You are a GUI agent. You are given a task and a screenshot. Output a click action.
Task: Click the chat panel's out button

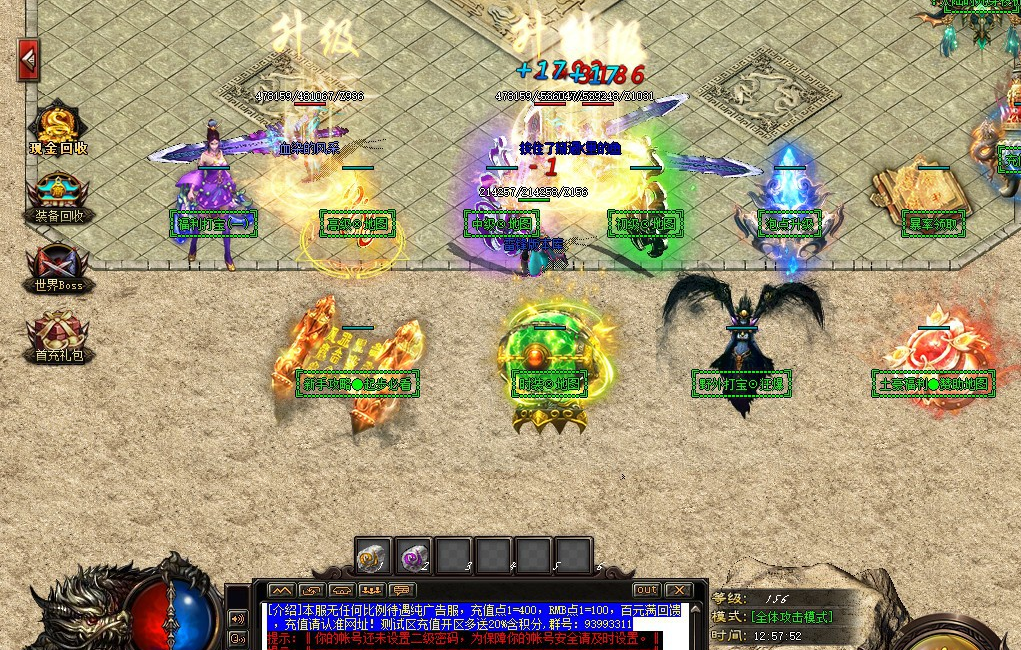647,590
